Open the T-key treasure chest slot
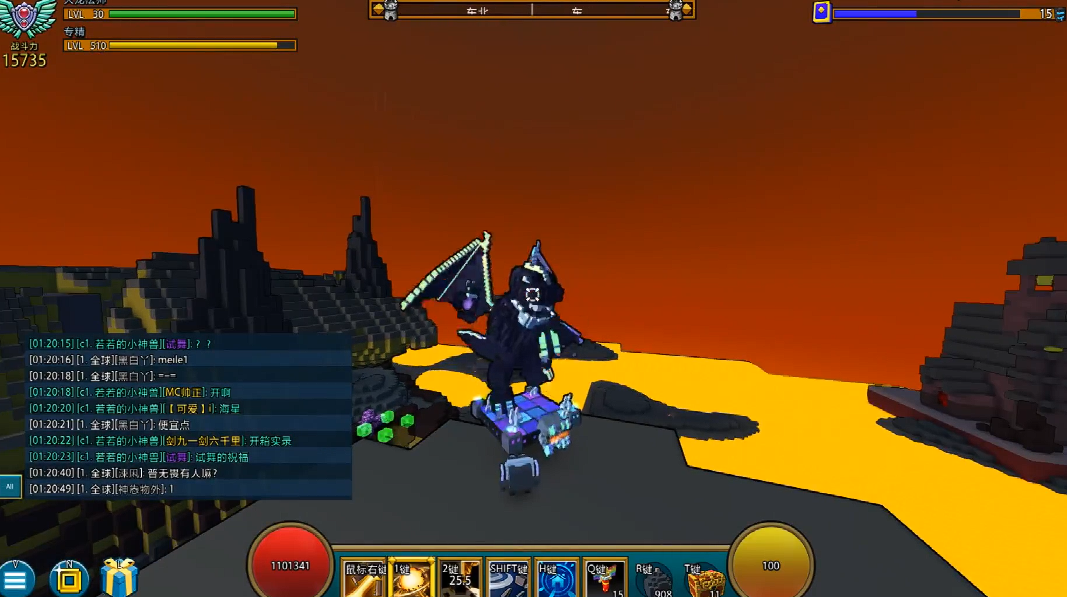 (704, 580)
